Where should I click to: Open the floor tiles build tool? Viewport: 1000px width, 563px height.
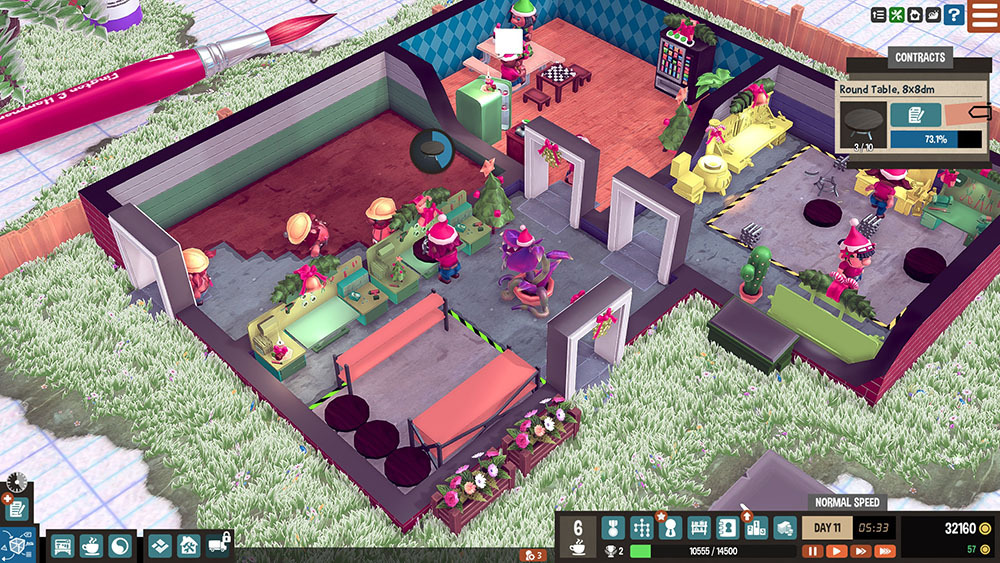coord(162,546)
